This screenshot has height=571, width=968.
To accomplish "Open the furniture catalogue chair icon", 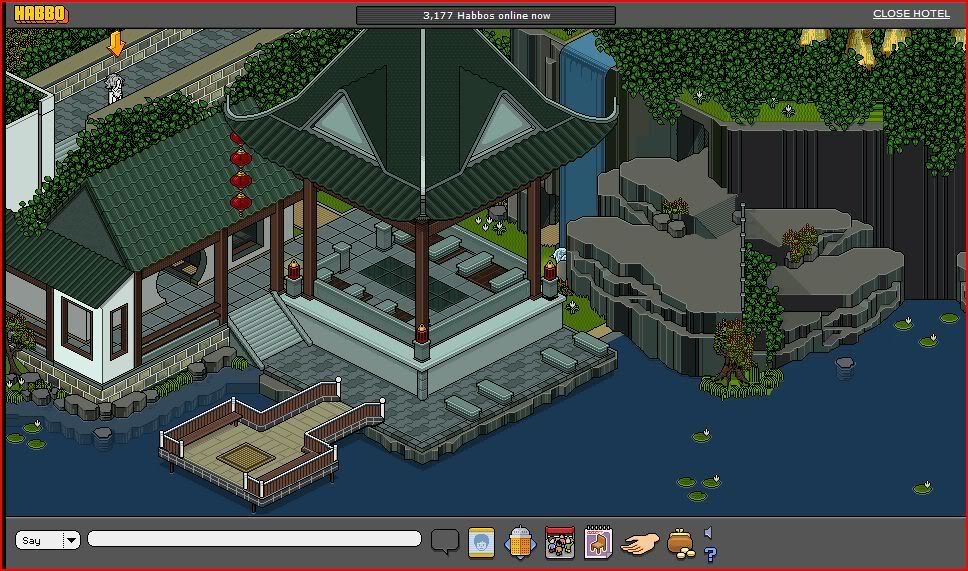I will [x=598, y=542].
